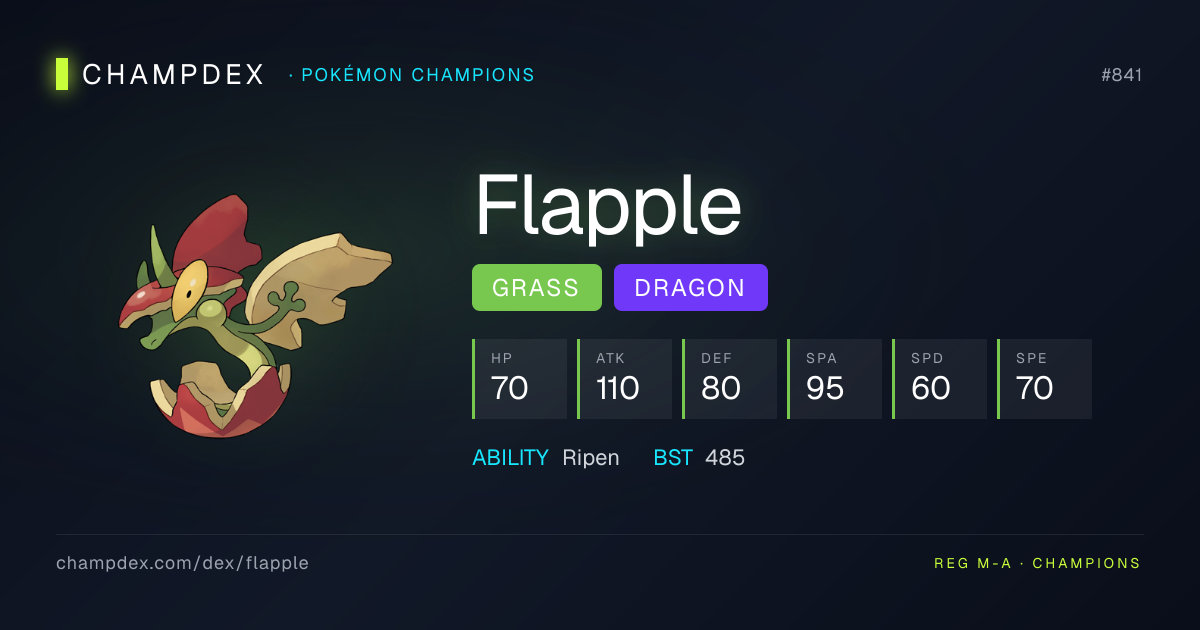Follow the champdex.com/dex/flapple link
Image resolution: width=1200 pixels, height=630 pixels.
pos(182,563)
